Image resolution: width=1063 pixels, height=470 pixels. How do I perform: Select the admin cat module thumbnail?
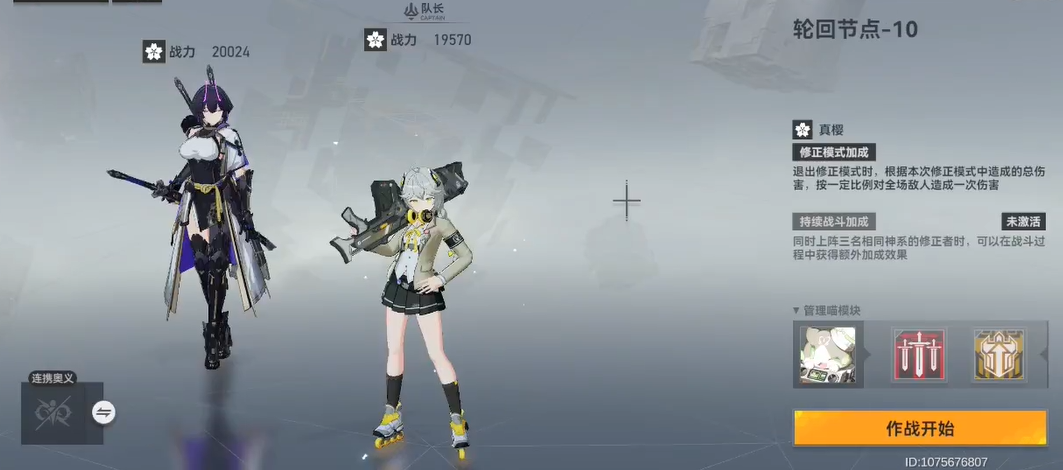pyautogui.click(x=827, y=355)
